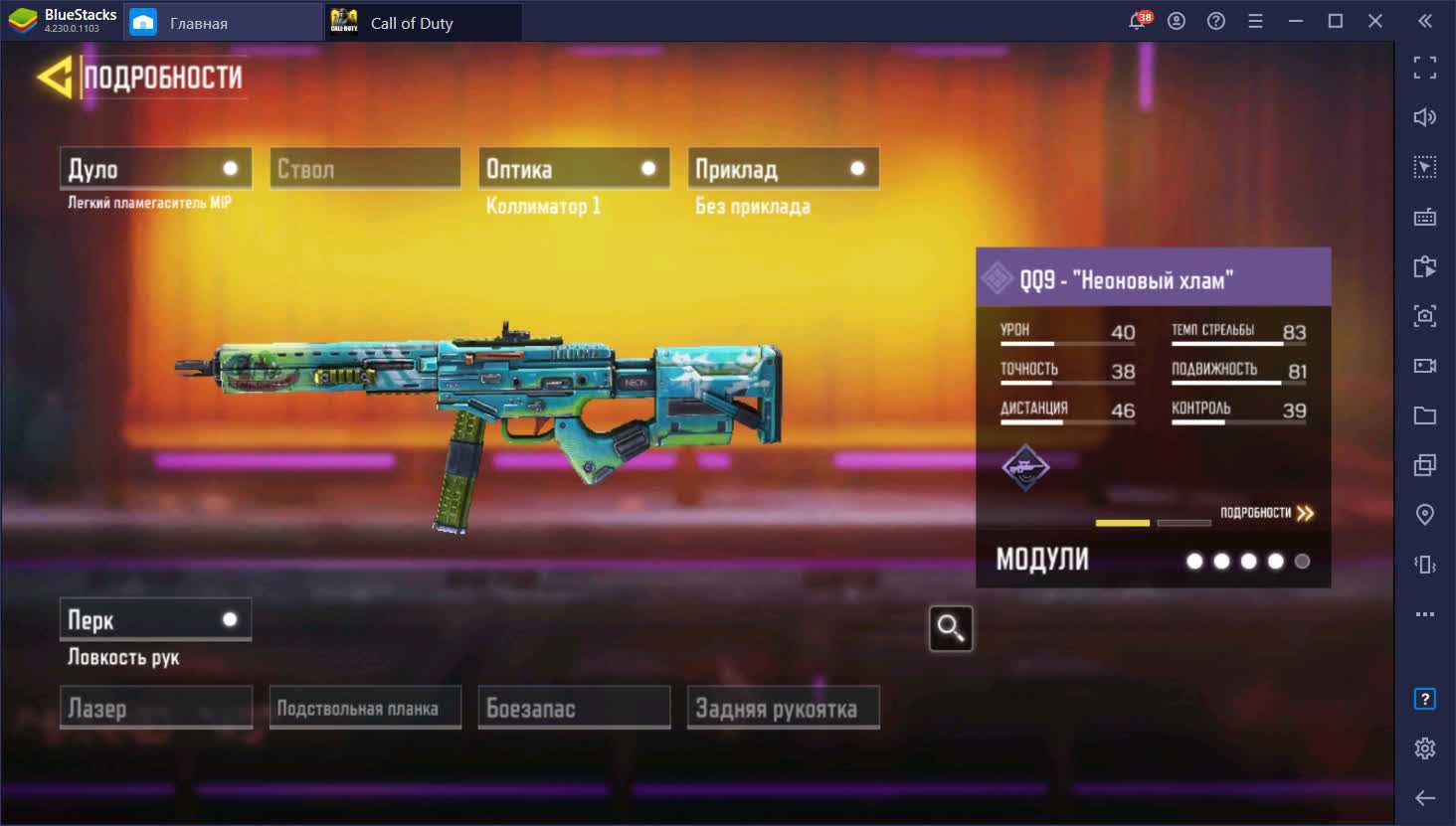
Task: Open the Подствольная планка slot
Action: (x=365, y=708)
